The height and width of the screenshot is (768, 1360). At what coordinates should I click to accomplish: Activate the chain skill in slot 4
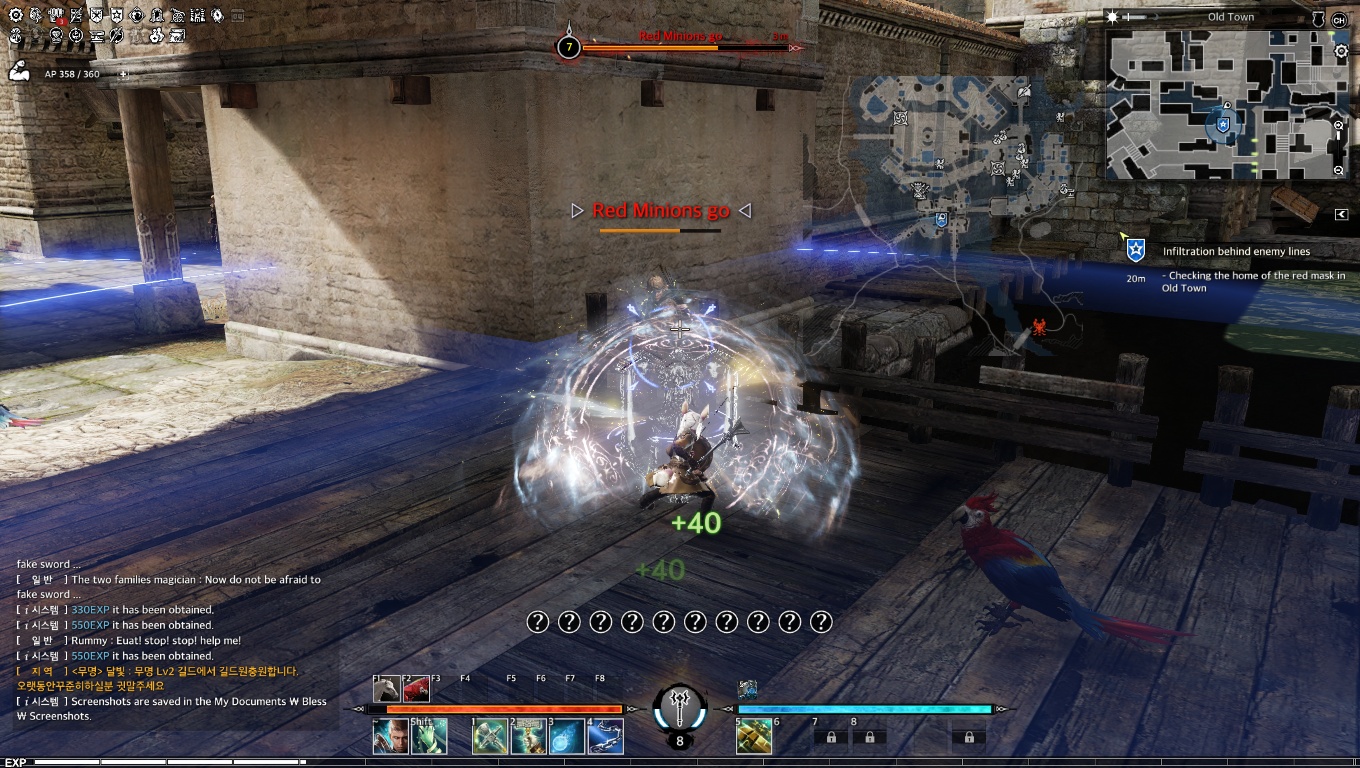(606, 737)
